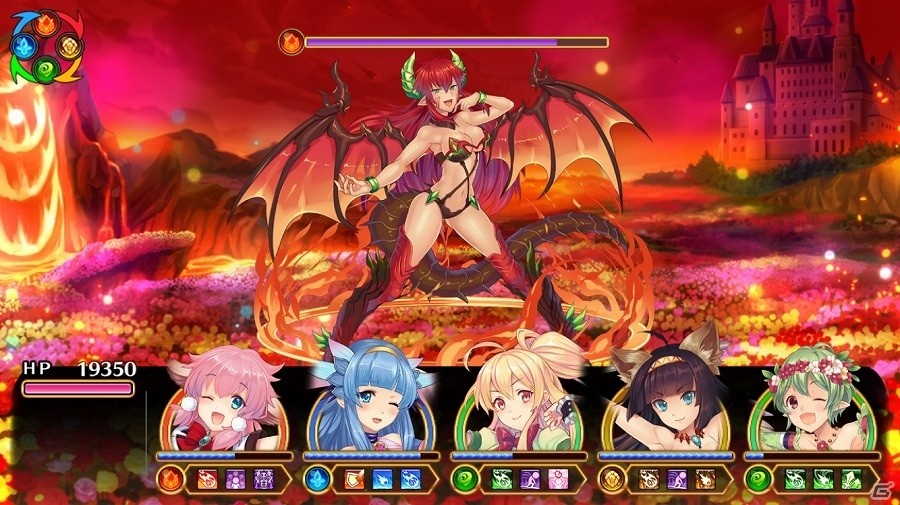Click the fire emblem under the pink-haired girl
The width and height of the screenshot is (900, 505).
click(170, 479)
